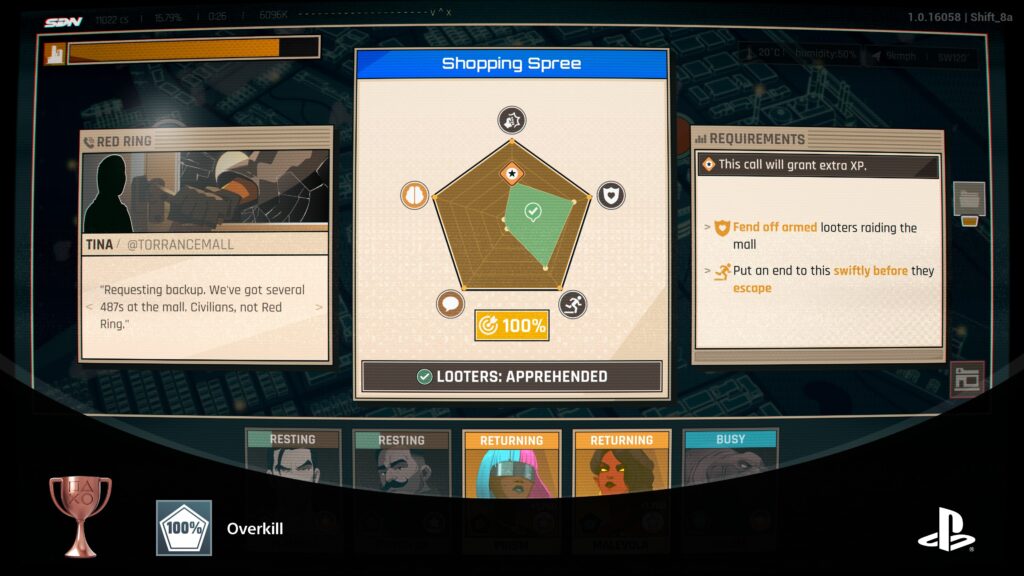The image size is (1024, 576).
Task: Select the running figure stat icon
Action: click(572, 305)
